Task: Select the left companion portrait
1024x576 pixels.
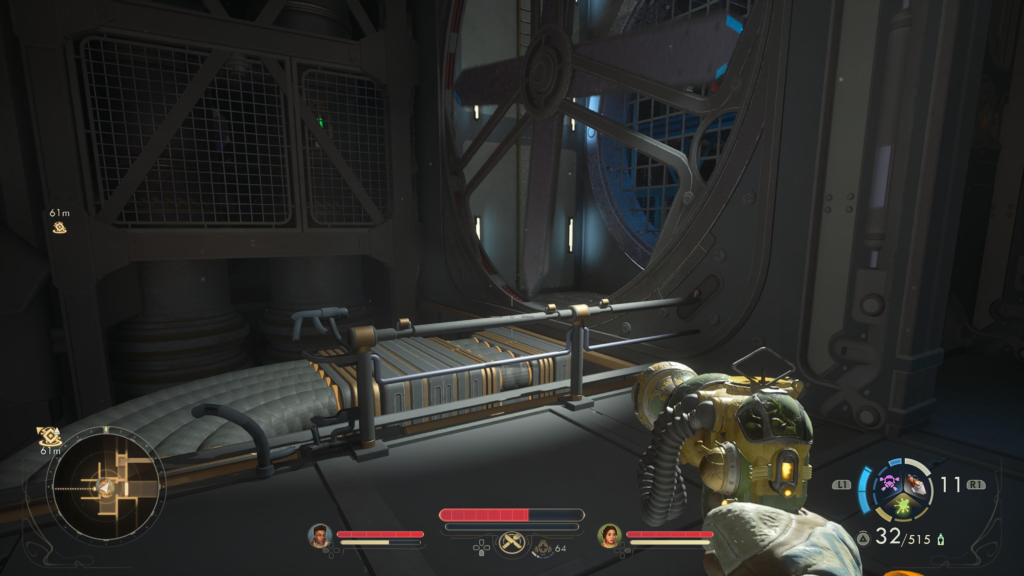Action: (x=320, y=536)
